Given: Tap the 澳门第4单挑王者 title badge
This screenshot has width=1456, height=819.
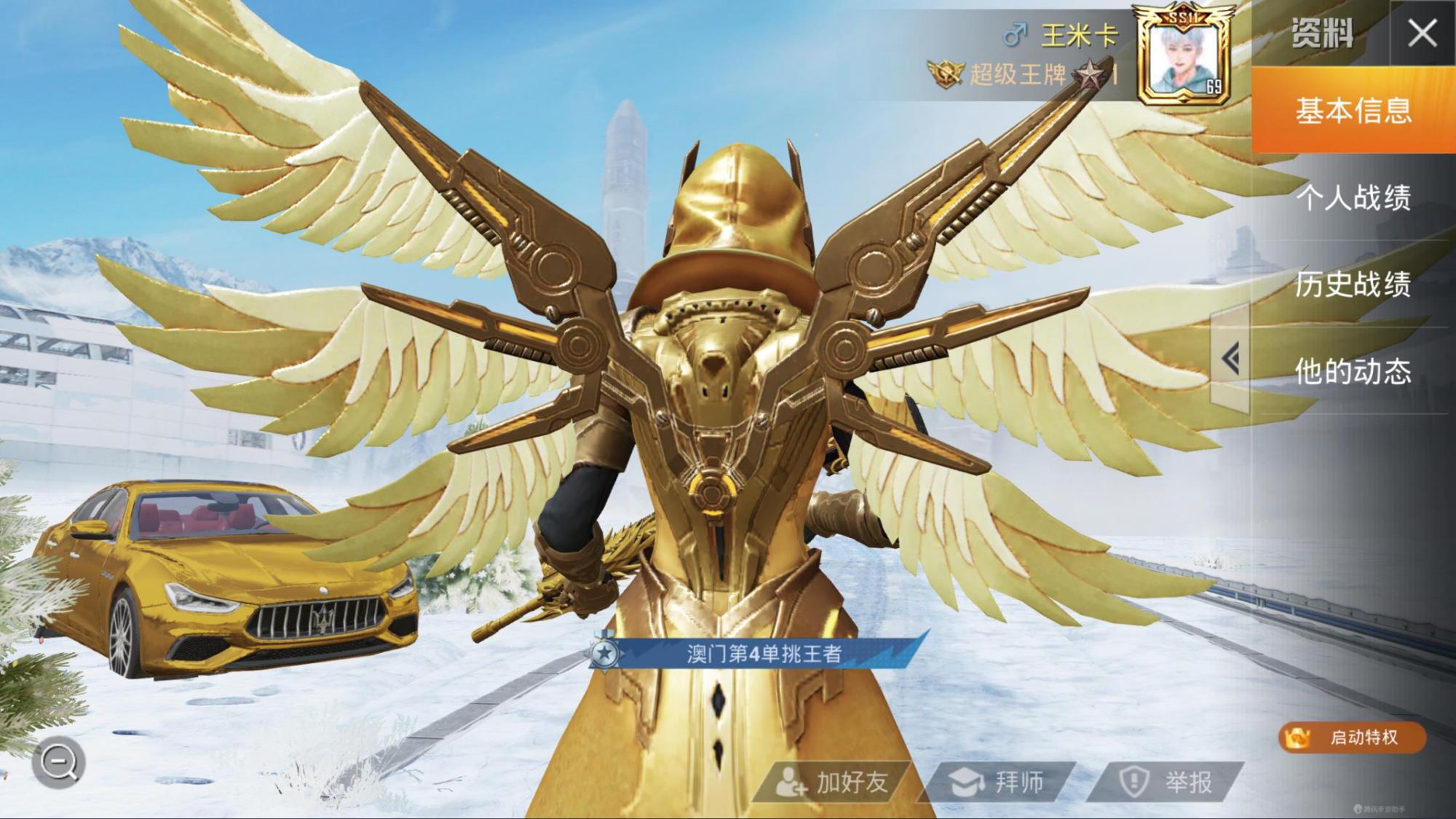Looking at the screenshot, I should click(757, 653).
